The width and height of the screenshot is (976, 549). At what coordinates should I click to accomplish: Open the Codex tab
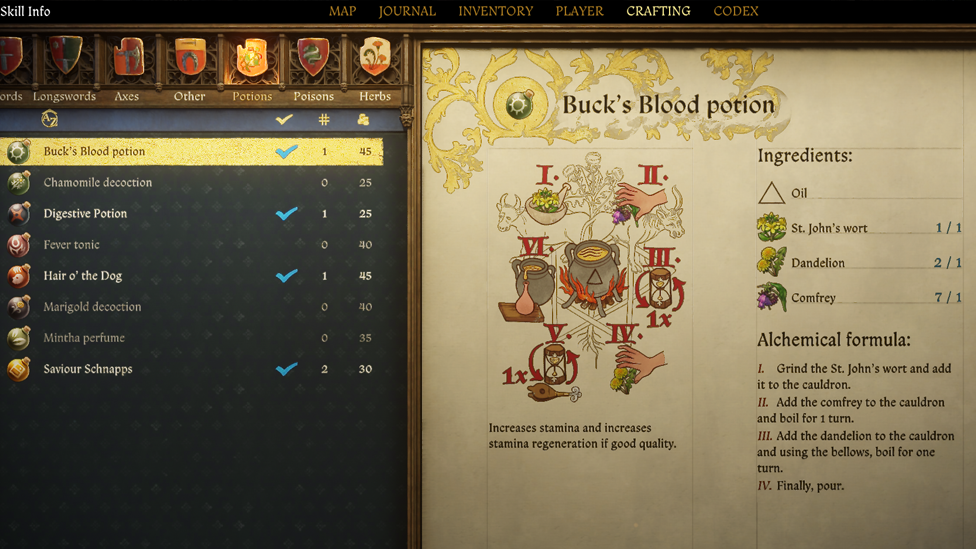pos(736,11)
